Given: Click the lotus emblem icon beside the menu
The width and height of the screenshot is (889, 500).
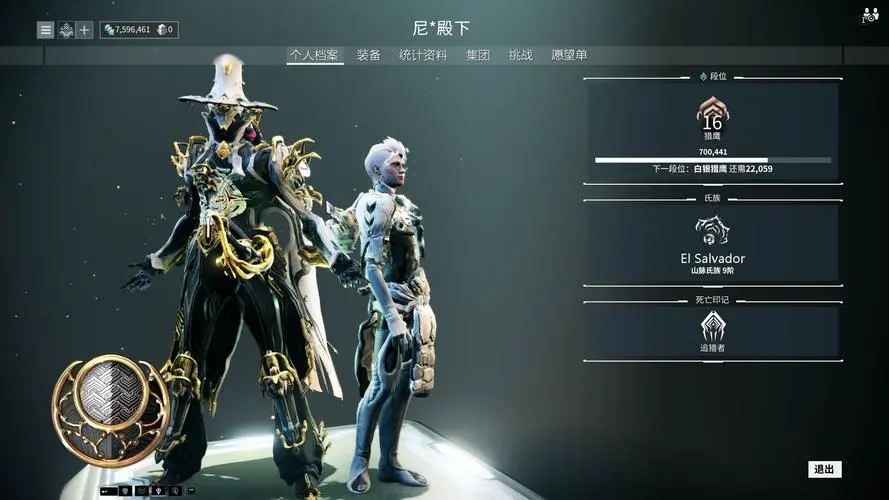Looking at the screenshot, I should (x=65, y=30).
